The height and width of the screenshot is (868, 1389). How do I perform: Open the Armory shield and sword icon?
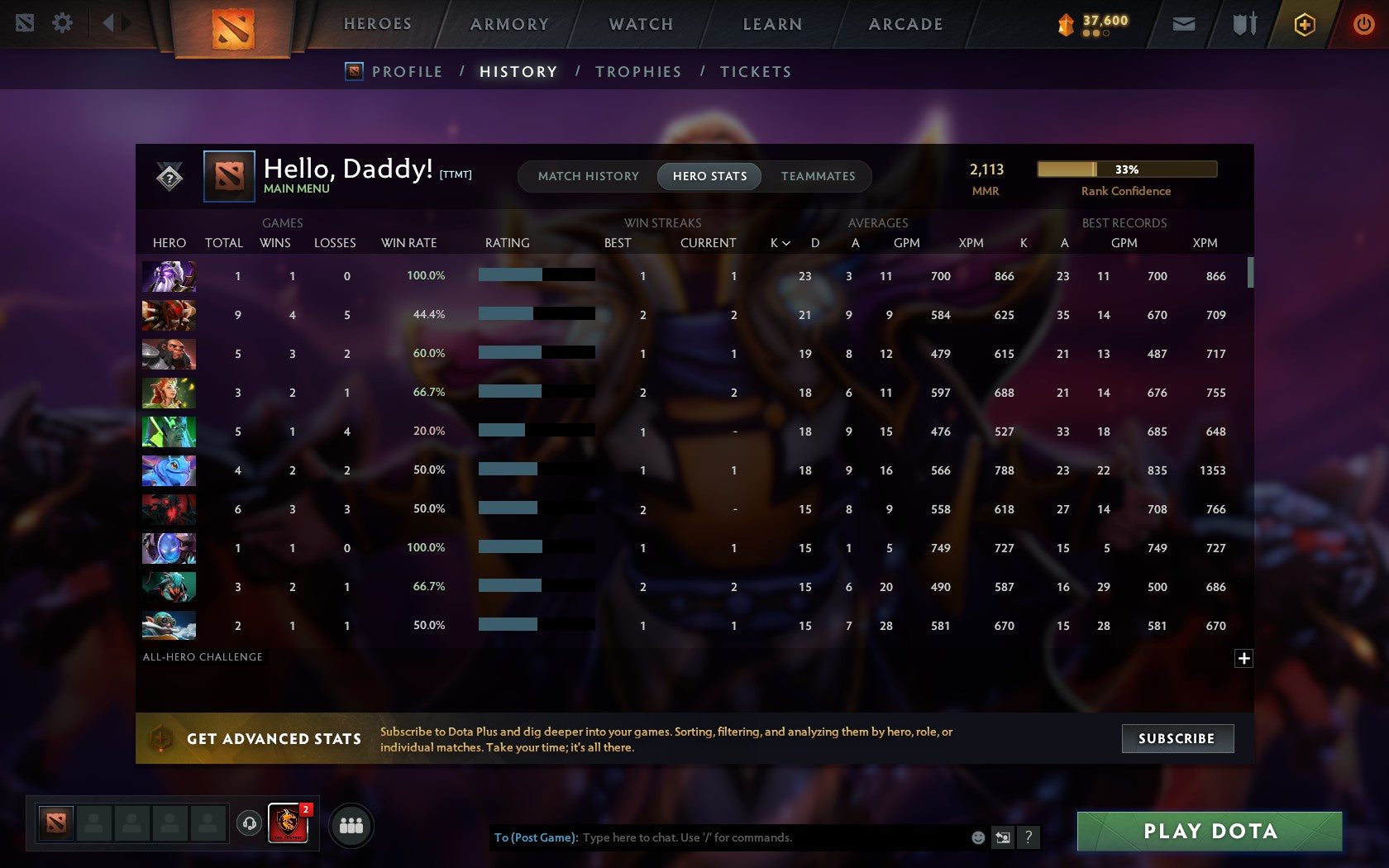(x=1242, y=24)
